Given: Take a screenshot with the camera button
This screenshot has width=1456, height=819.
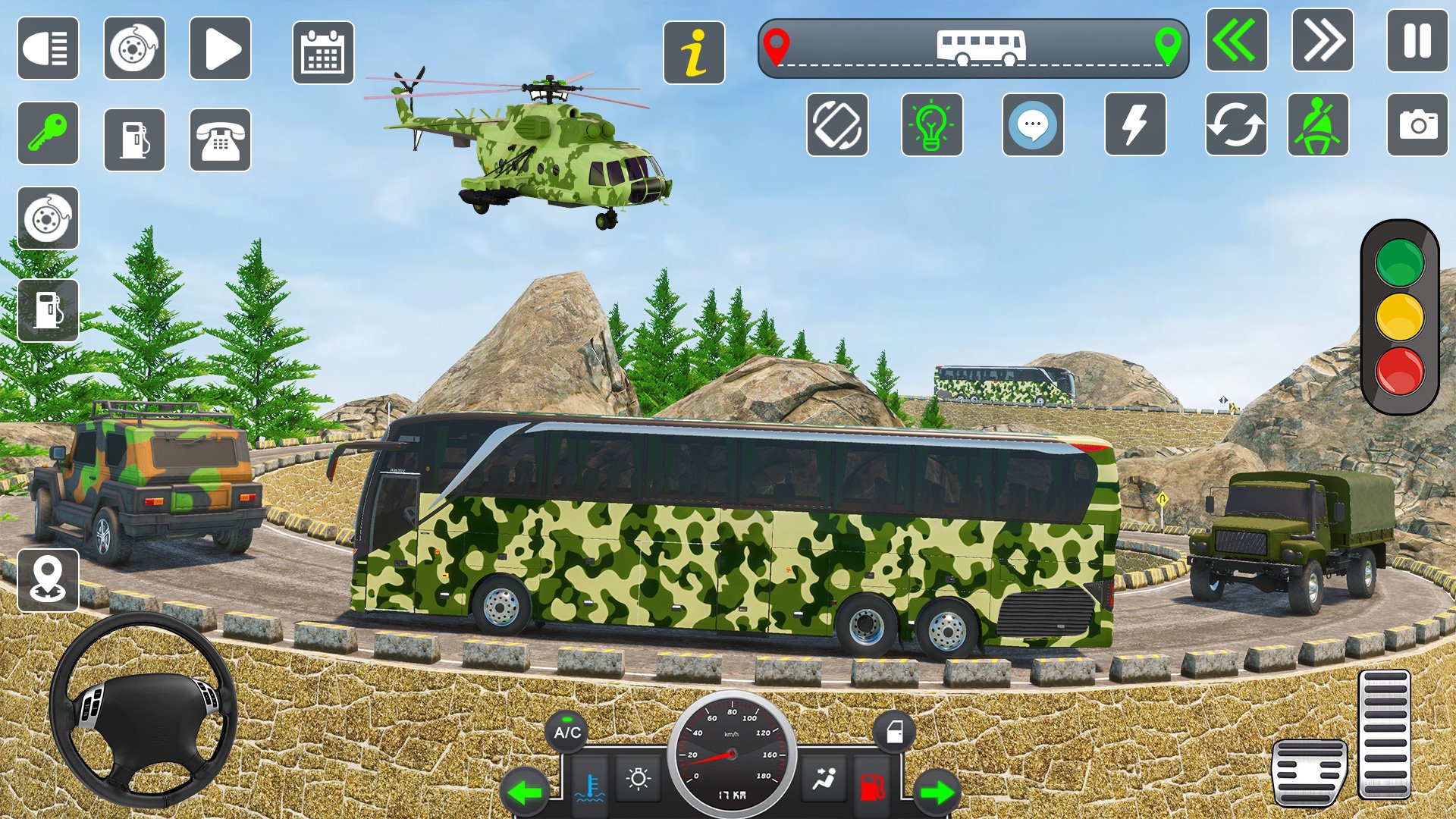Looking at the screenshot, I should point(1417,125).
